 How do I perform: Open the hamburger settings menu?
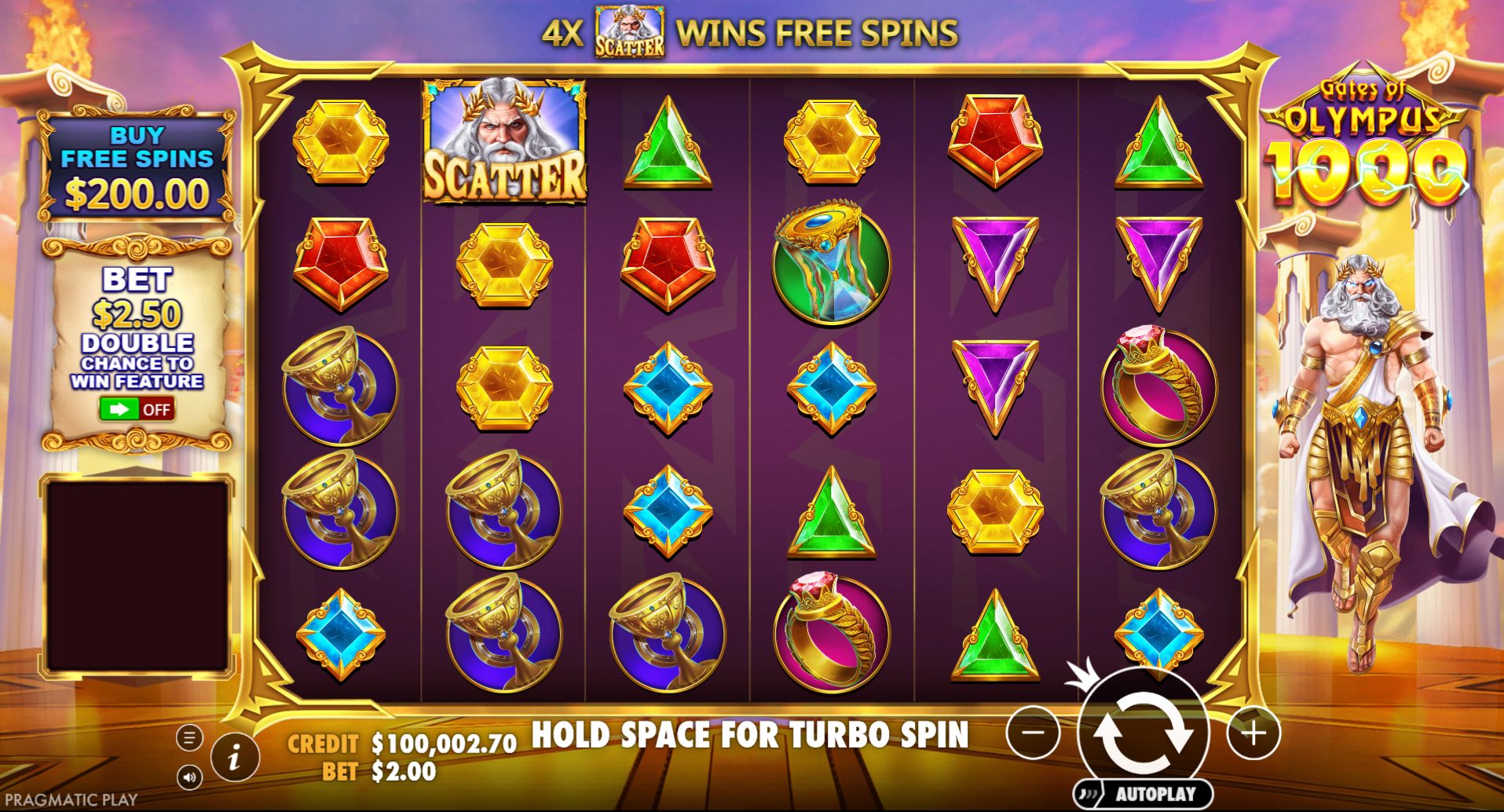coord(189,737)
